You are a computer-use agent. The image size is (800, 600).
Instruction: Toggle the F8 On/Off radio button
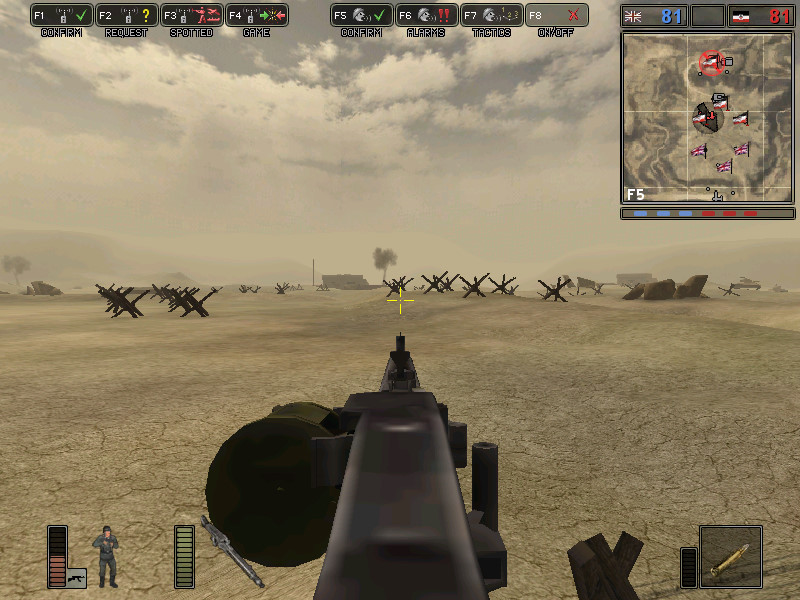(557, 15)
